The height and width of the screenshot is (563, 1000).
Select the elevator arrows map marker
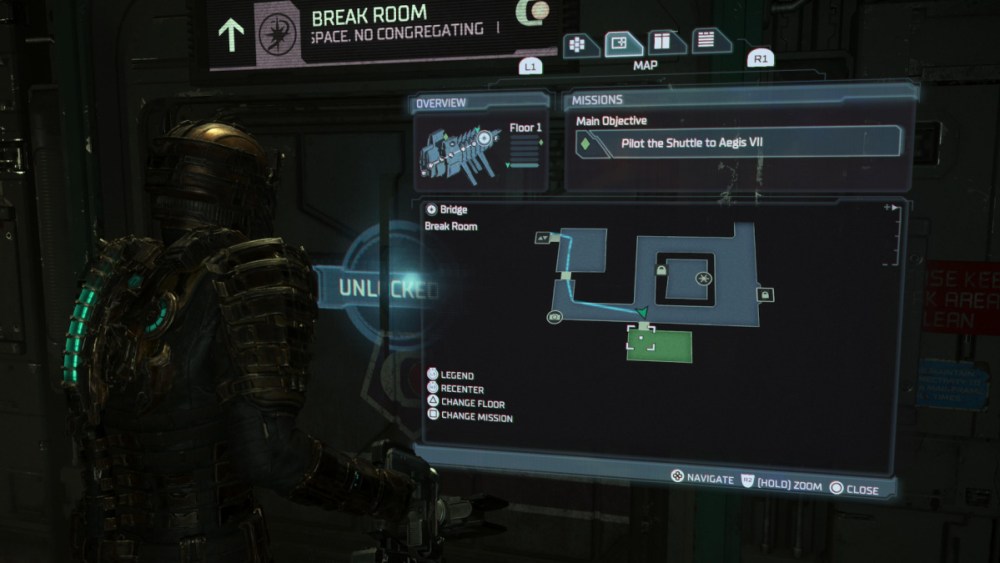point(543,237)
